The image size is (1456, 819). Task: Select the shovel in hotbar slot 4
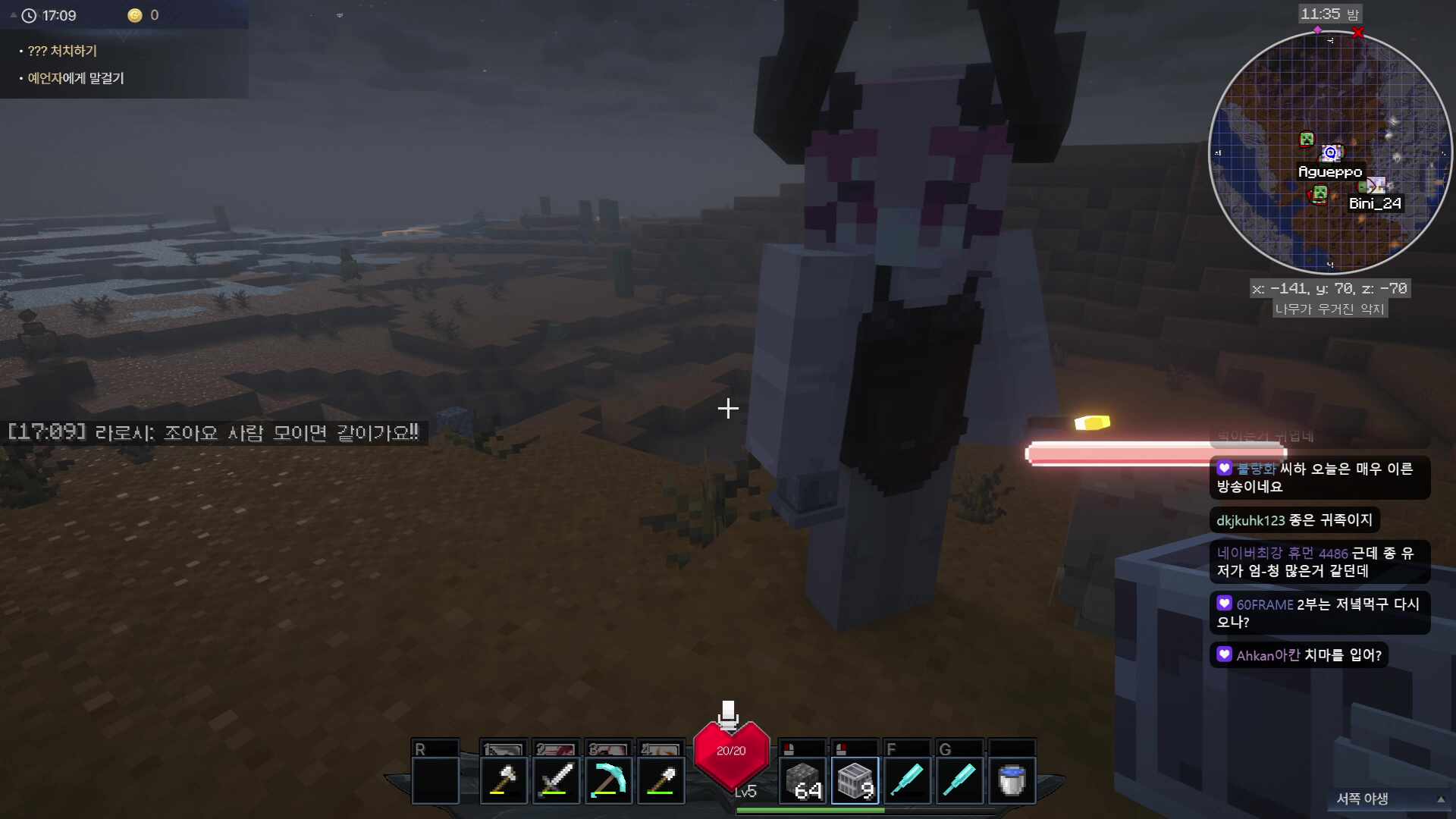click(661, 780)
